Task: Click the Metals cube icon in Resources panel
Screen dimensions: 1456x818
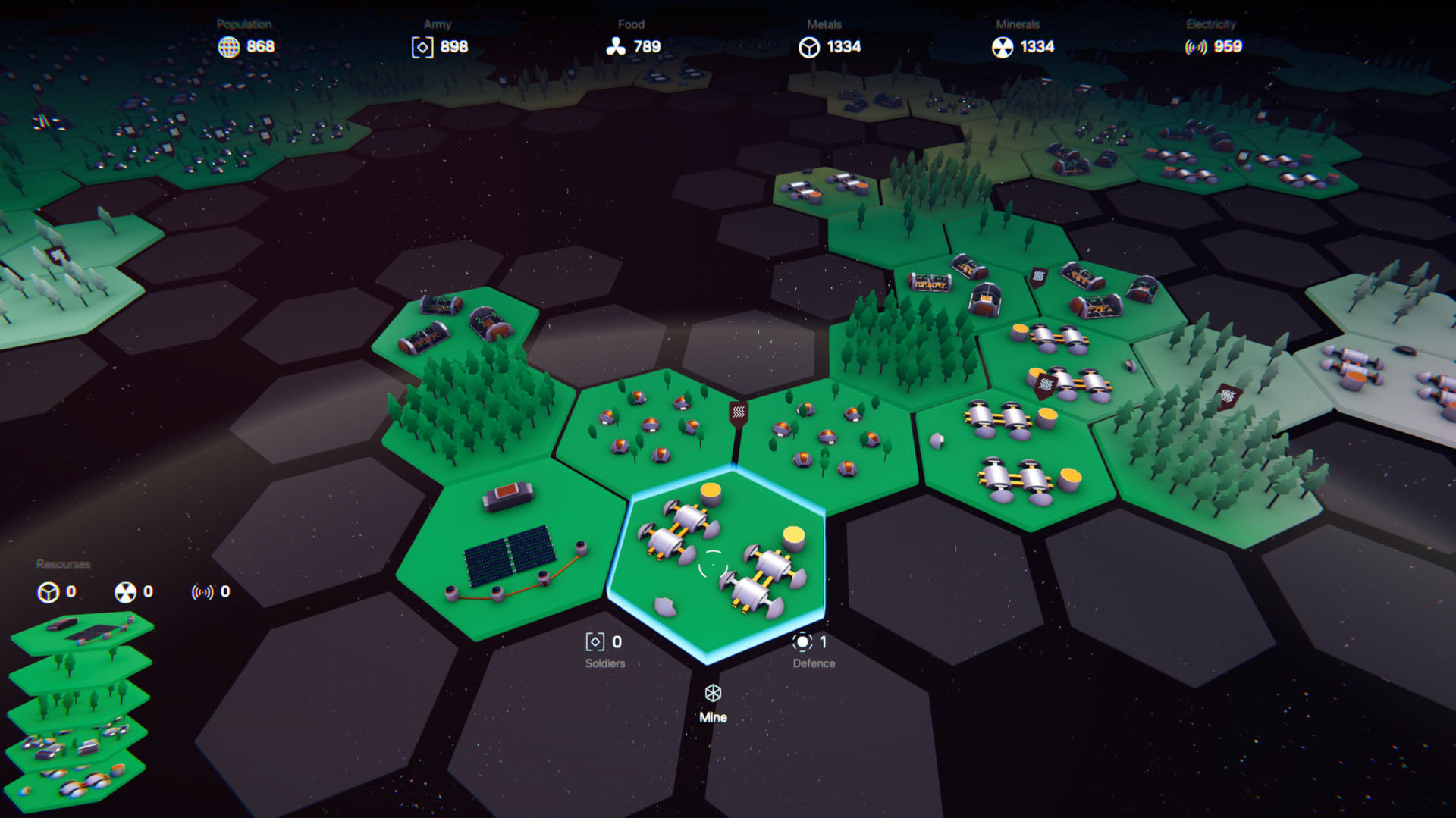Action: [47, 593]
